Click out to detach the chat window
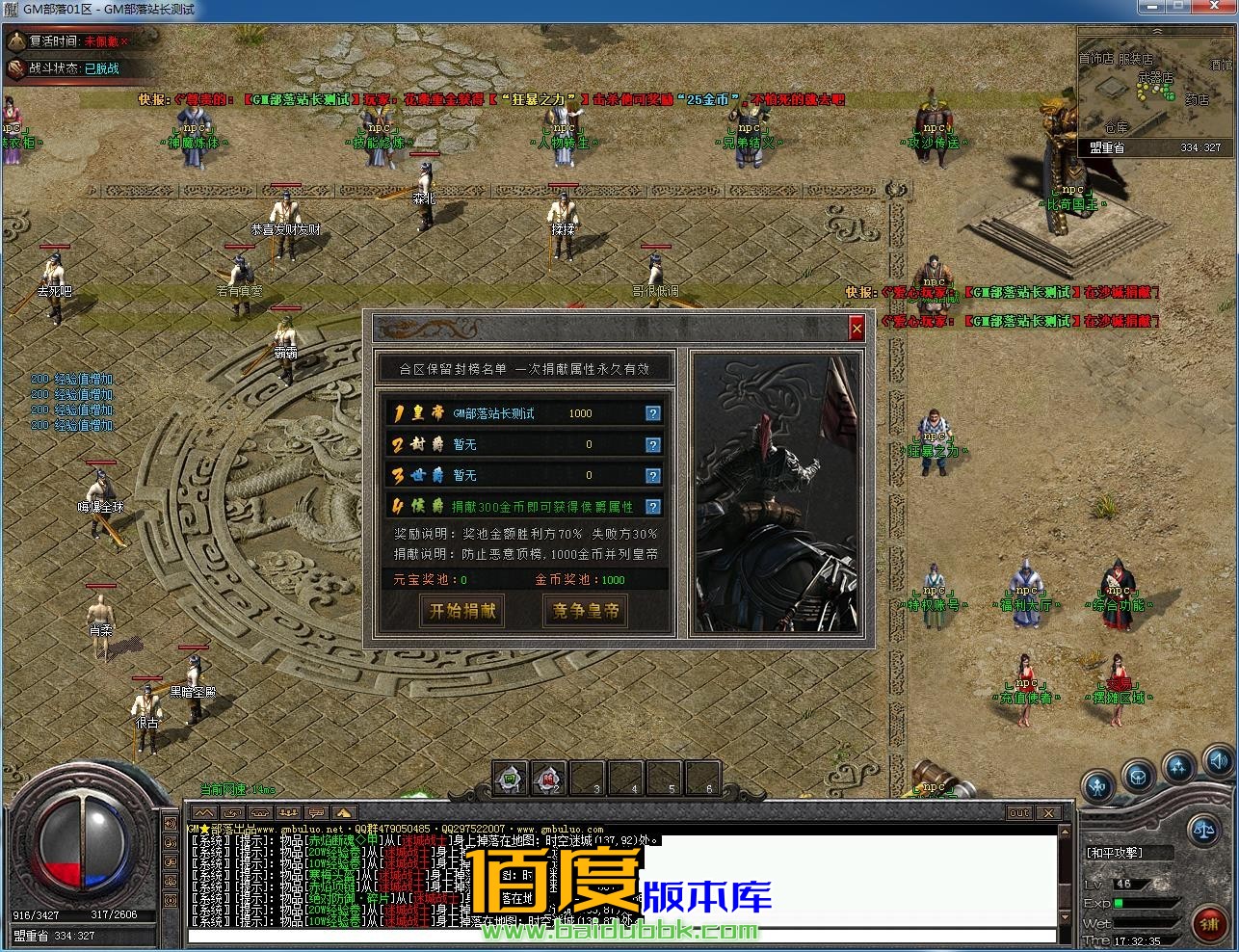 click(1018, 813)
